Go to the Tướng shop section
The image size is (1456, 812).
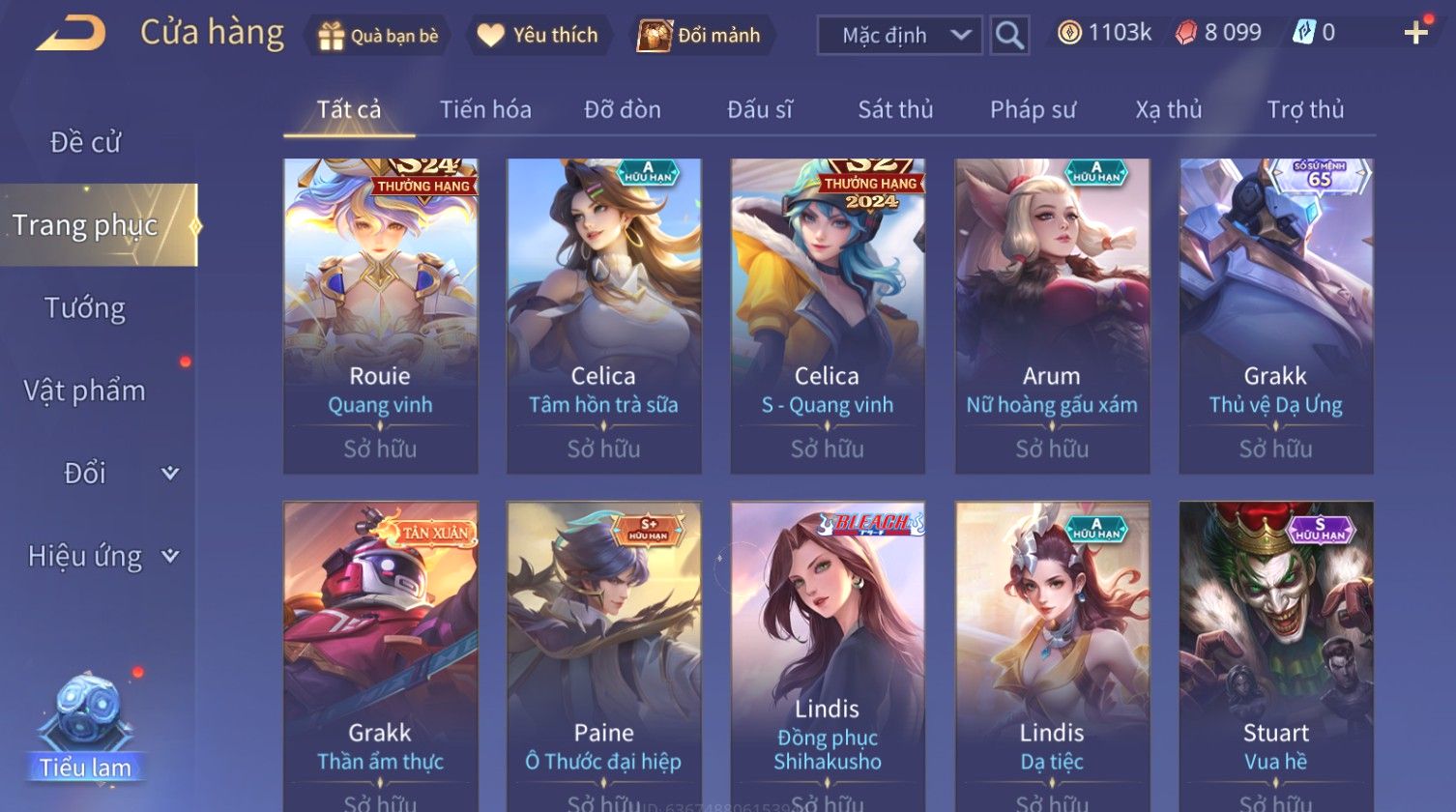(x=85, y=308)
